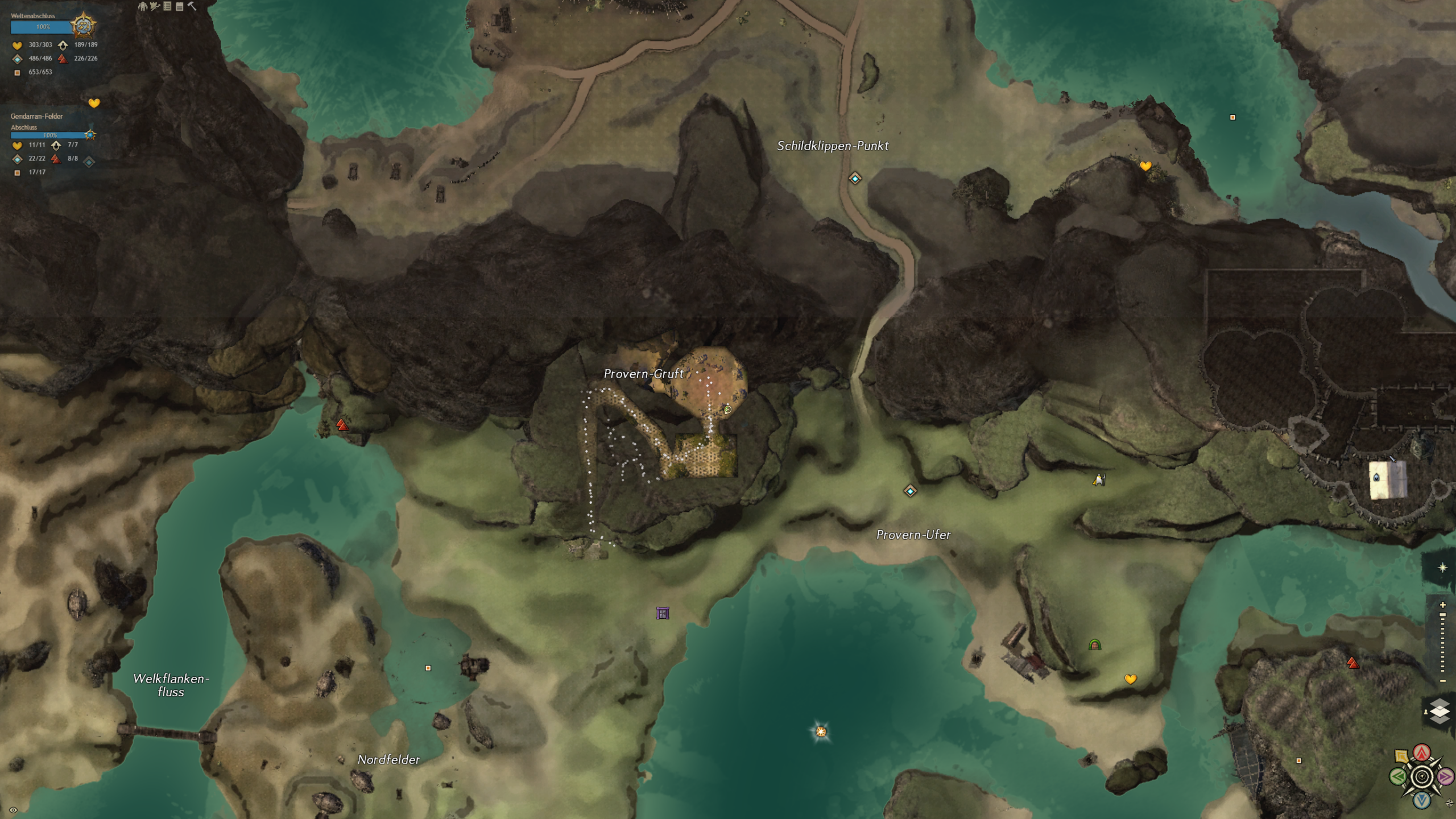1456x819 pixels.
Task: Select the waypoint above Provern-Ufer
Action: click(x=910, y=491)
